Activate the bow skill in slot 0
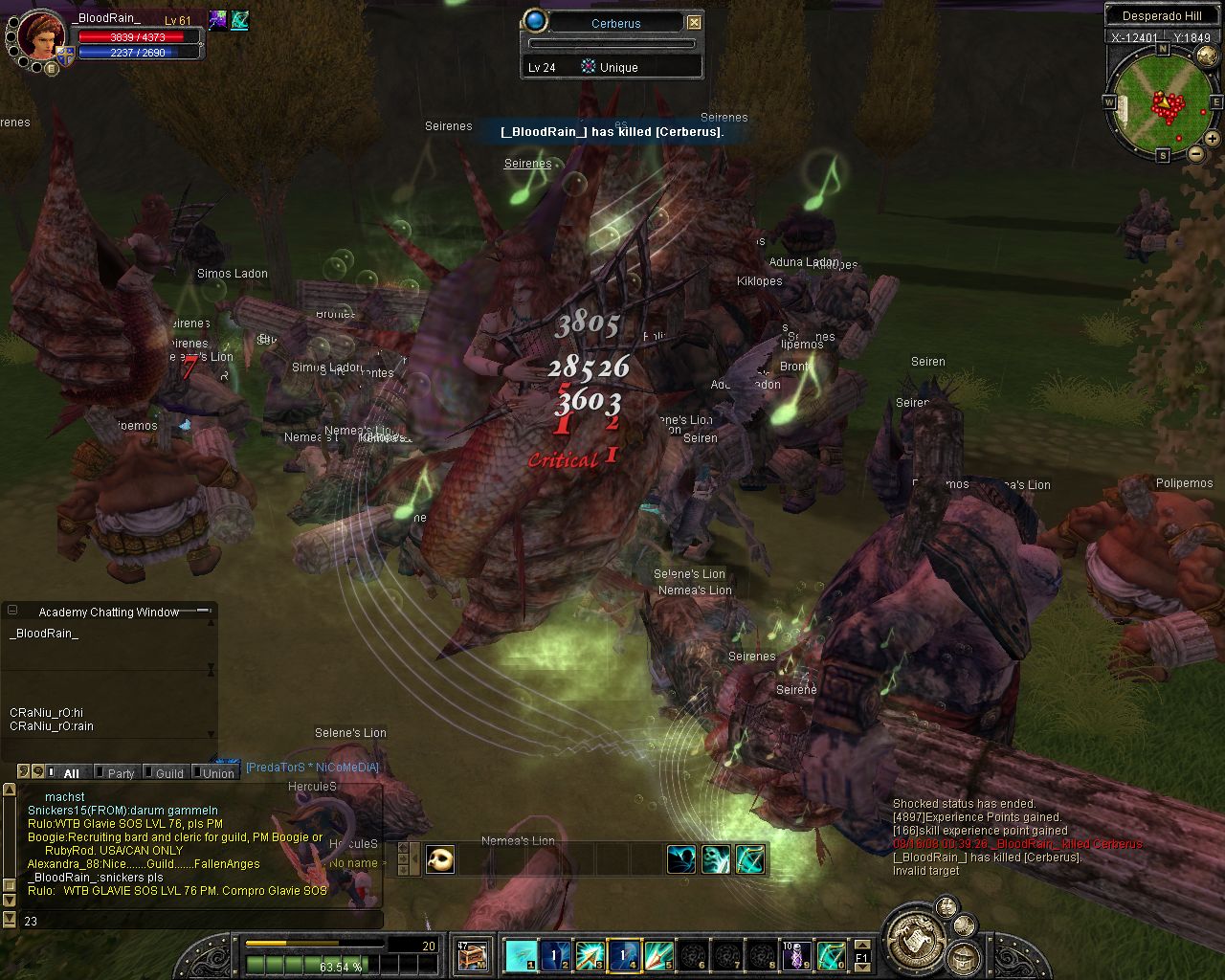This screenshot has height=980, width=1225. [x=831, y=954]
